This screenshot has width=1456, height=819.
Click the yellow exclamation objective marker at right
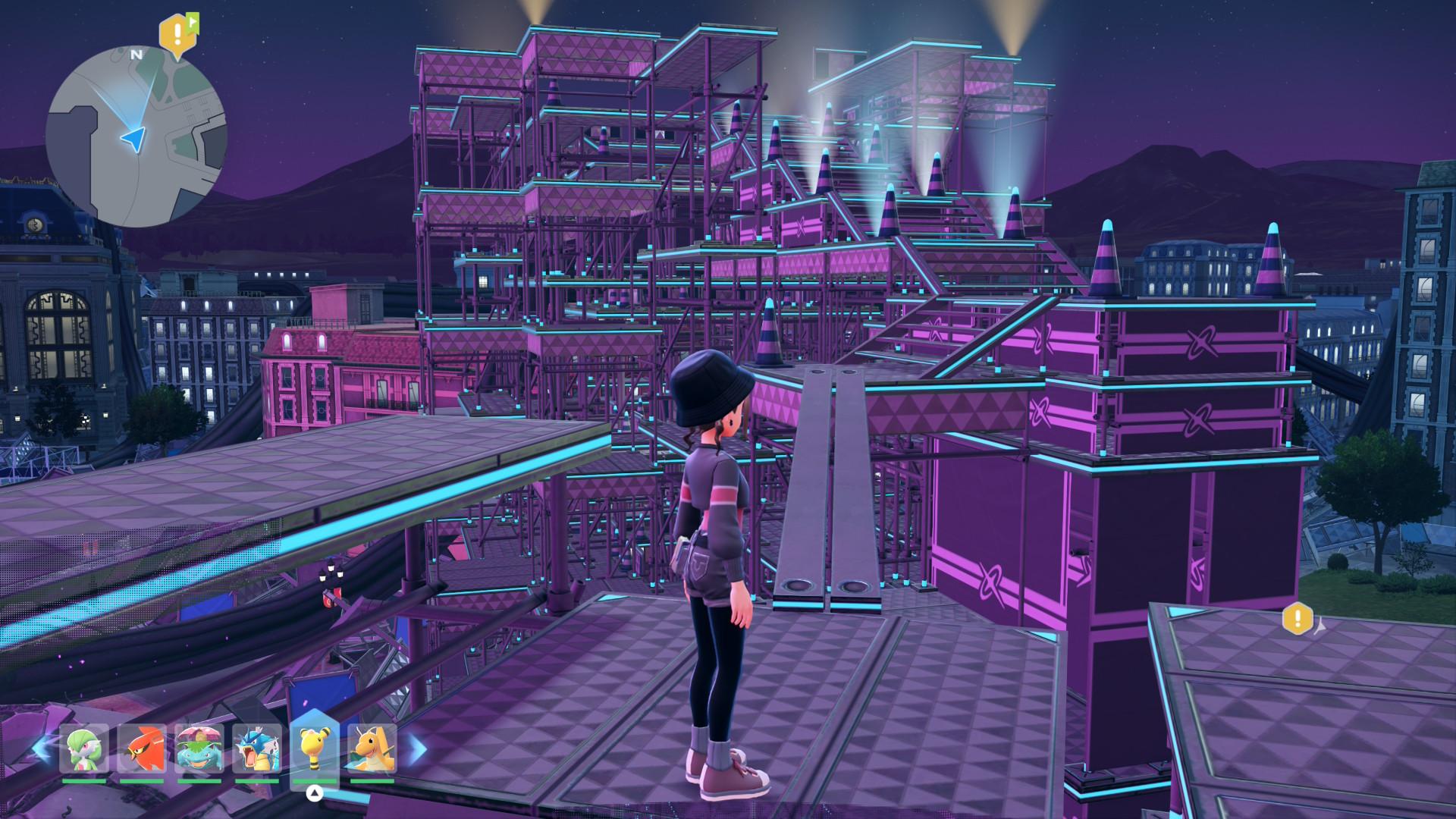pyautogui.click(x=1297, y=618)
